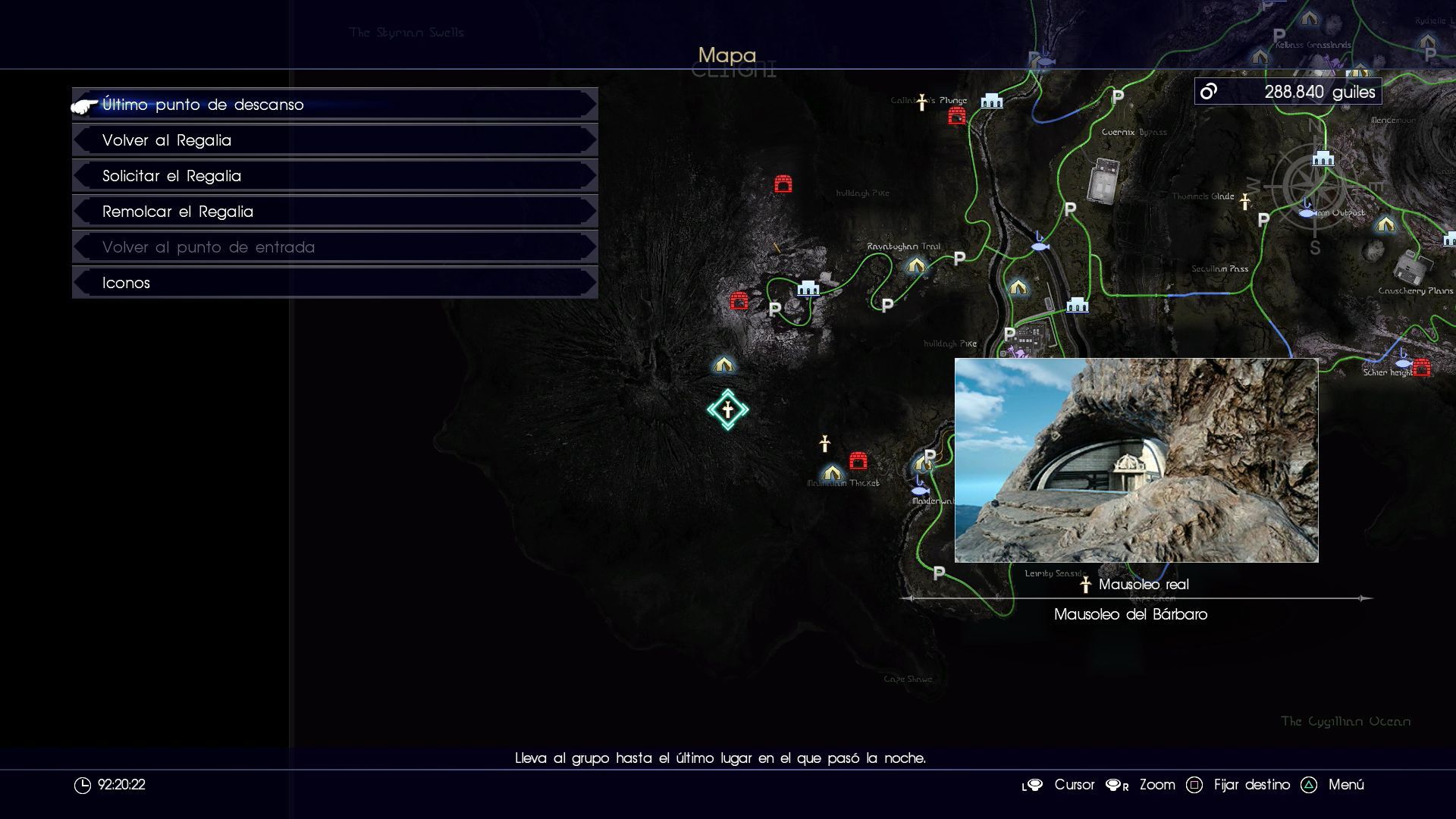Choose the Callatein's Plunge tomb marker
The image size is (1456, 819).
[x=922, y=102]
